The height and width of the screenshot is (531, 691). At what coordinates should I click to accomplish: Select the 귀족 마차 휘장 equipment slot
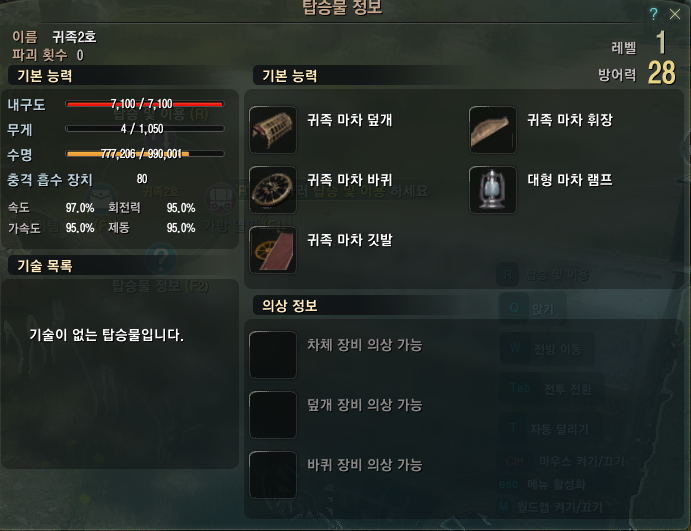pyautogui.click(x=493, y=130)
